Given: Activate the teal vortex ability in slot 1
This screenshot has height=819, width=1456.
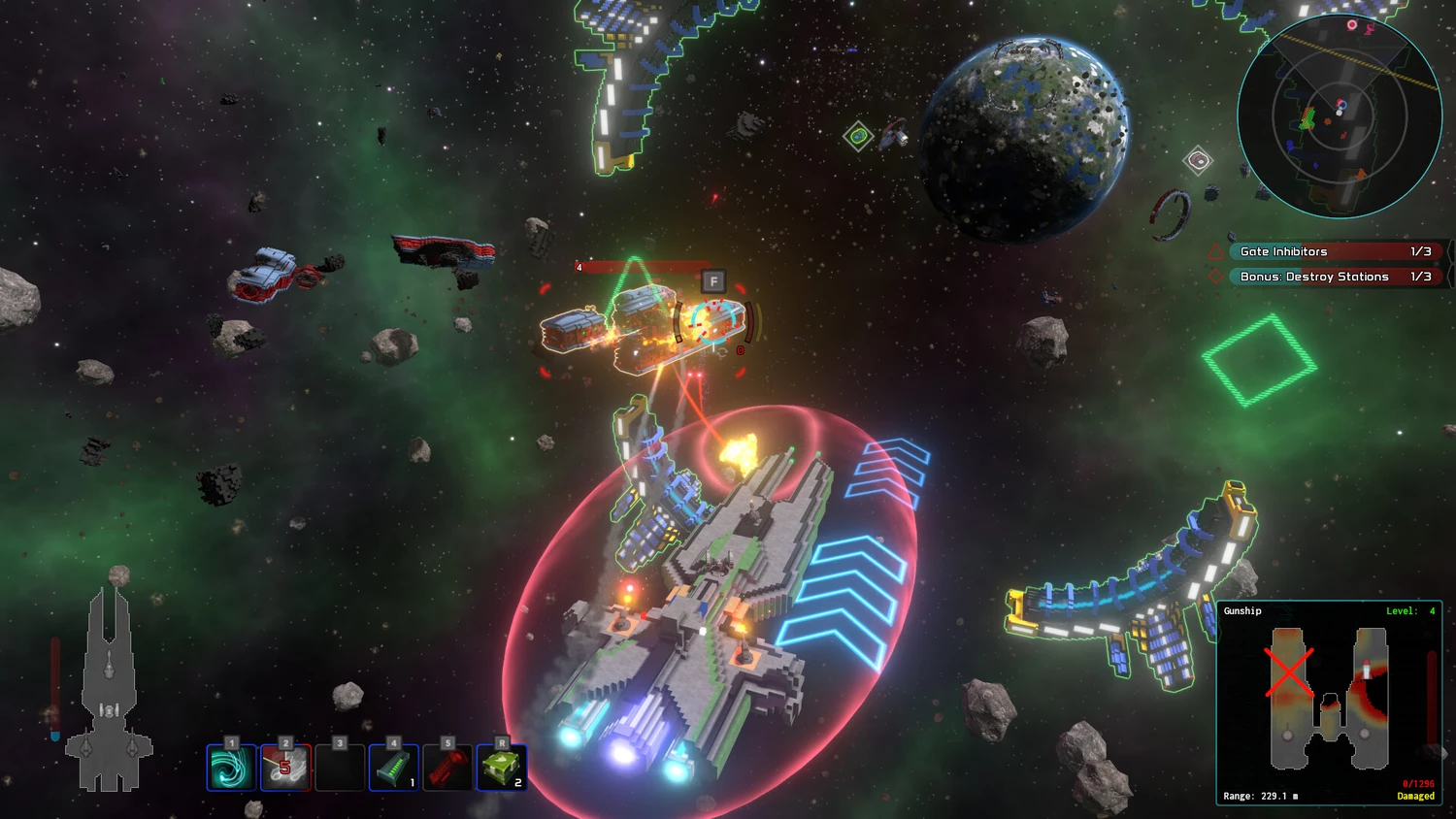Looking at the screenshot, I should pos(232,768).
